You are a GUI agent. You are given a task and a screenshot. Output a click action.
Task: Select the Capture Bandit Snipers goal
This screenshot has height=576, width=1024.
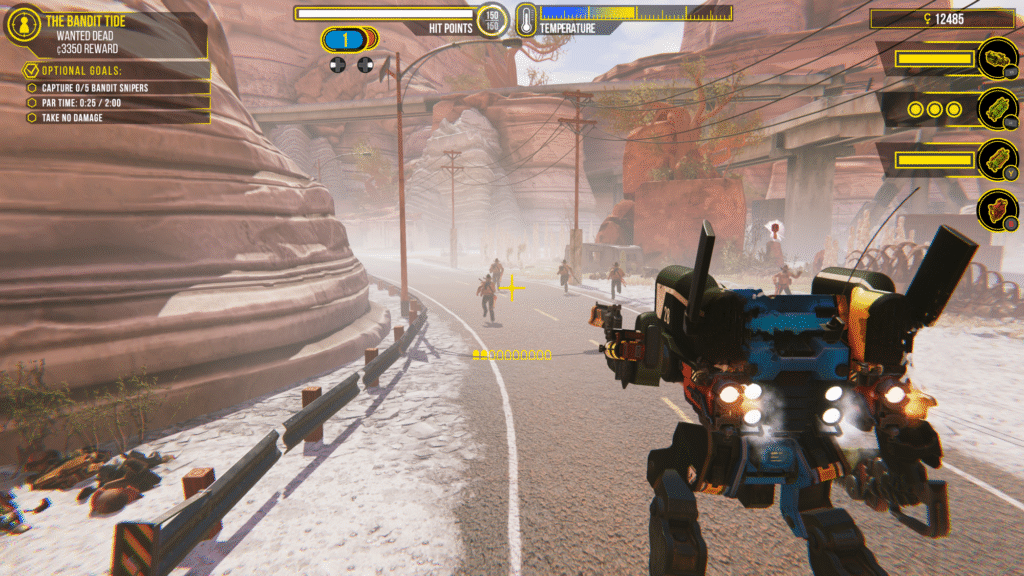click(95, 88)
